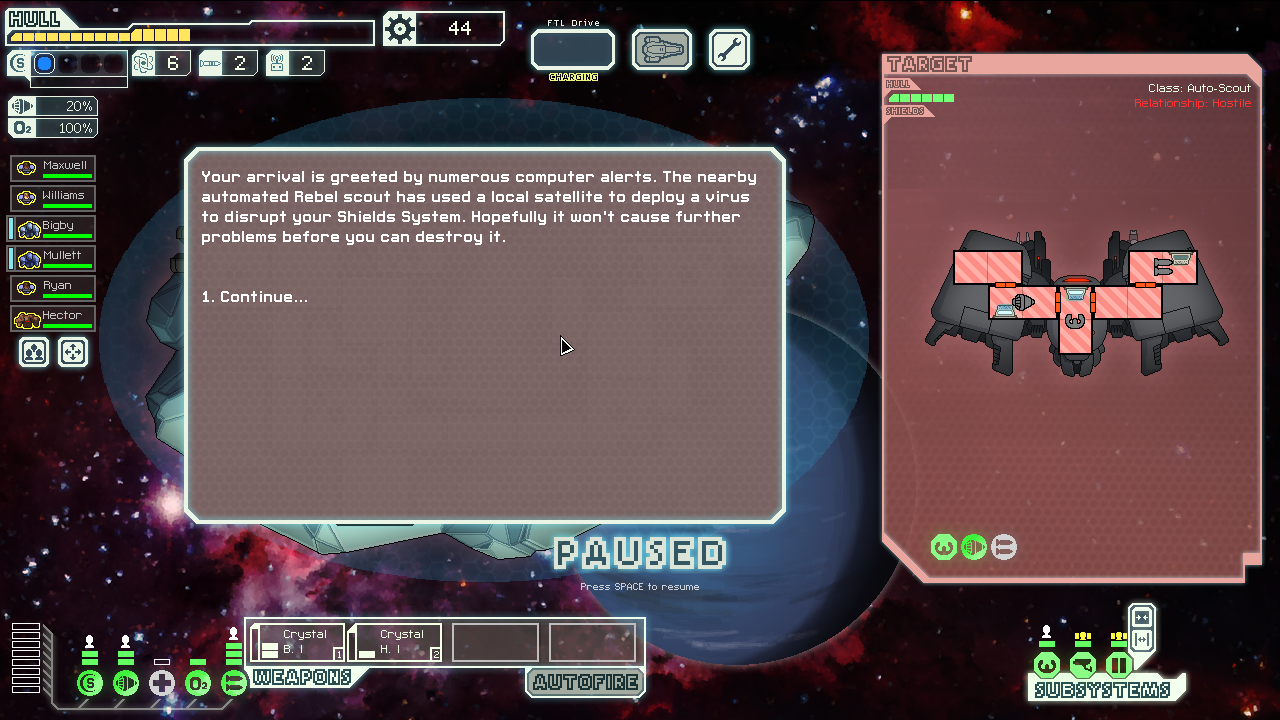
Task: Toggle the Autofire button
Action: [x=584, y=683]
